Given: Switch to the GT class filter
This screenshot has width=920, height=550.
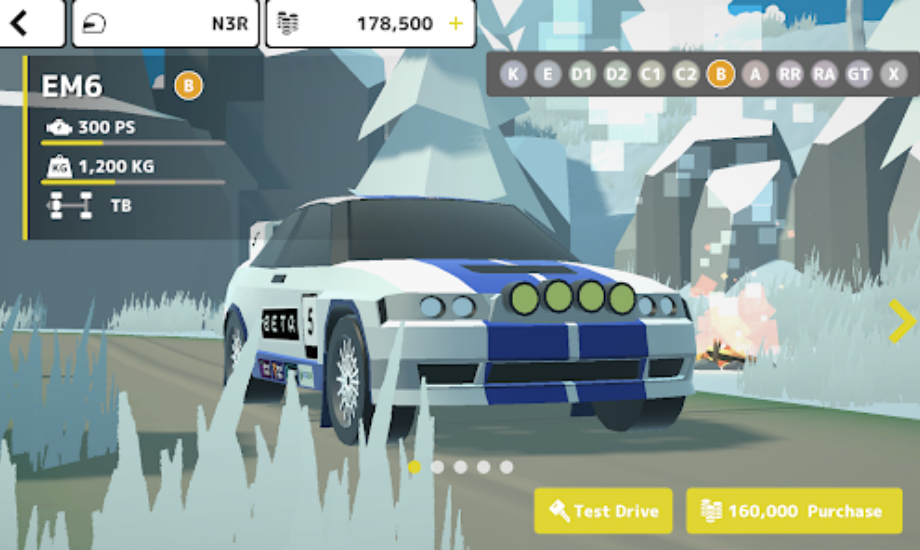Looking at the screenshot, I should 859,74.
